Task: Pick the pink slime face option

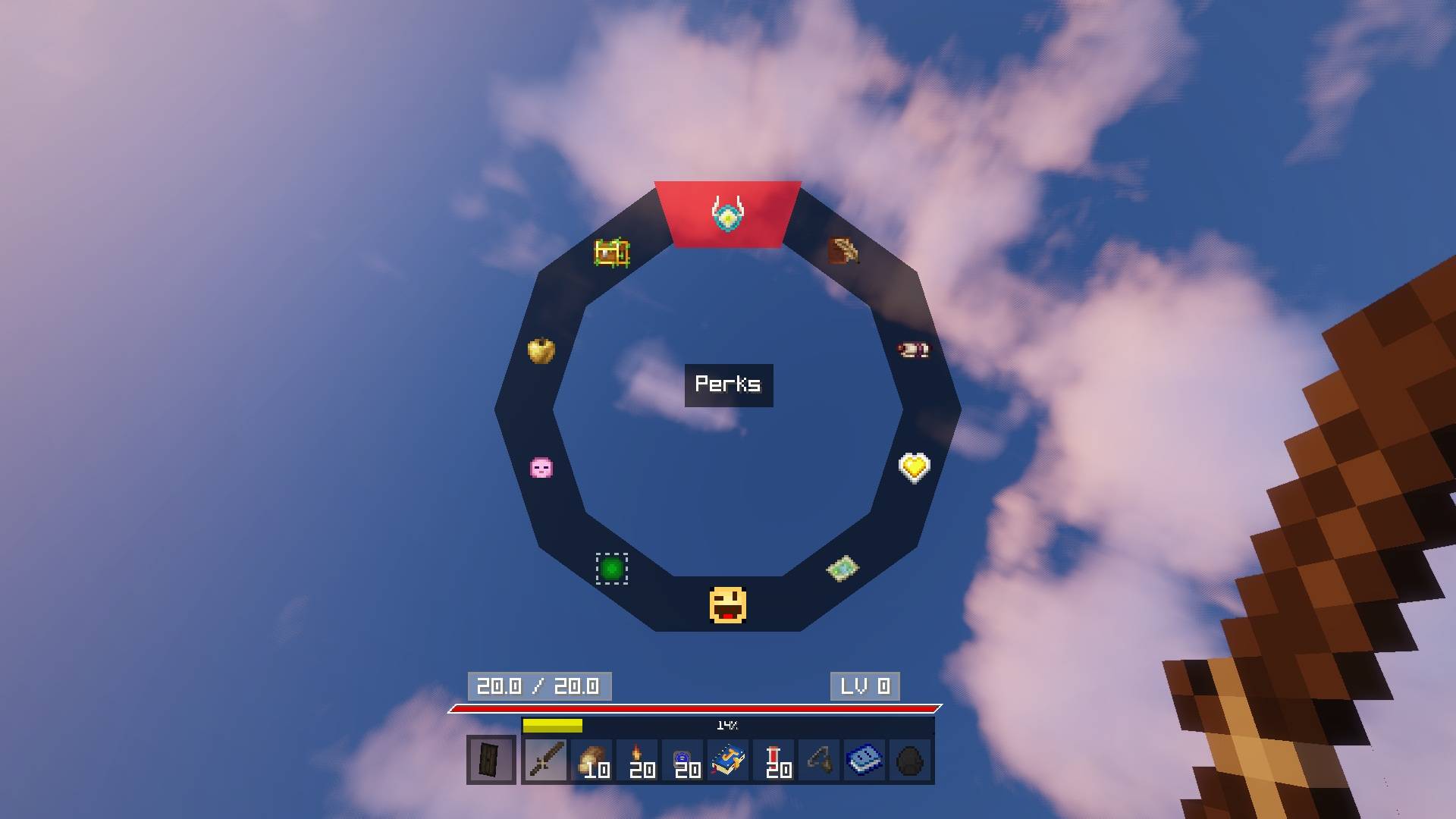Action: tap(541, 467)
